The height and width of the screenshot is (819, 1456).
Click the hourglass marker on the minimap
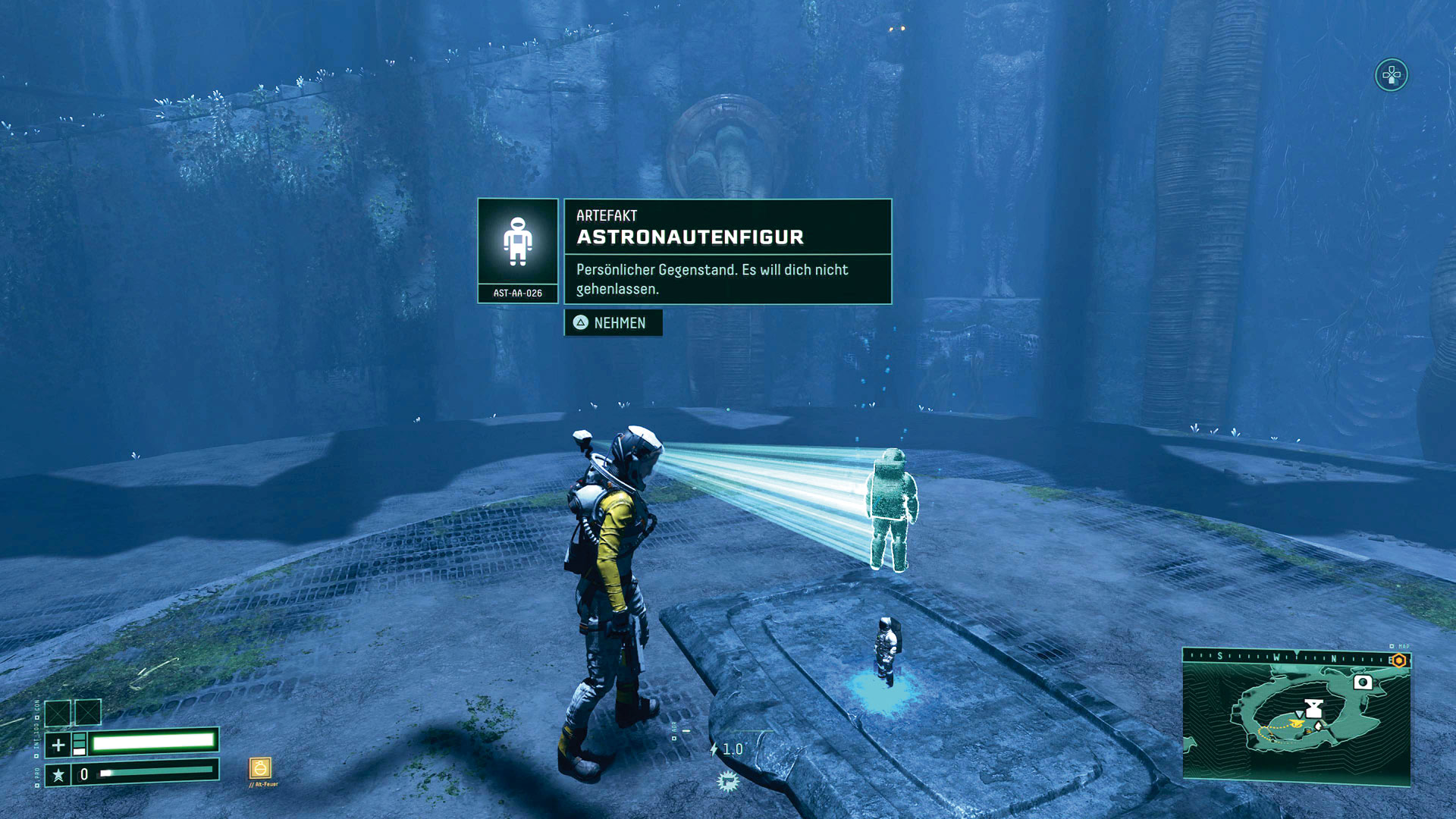pyautogui.click(x=1314, y=709)
